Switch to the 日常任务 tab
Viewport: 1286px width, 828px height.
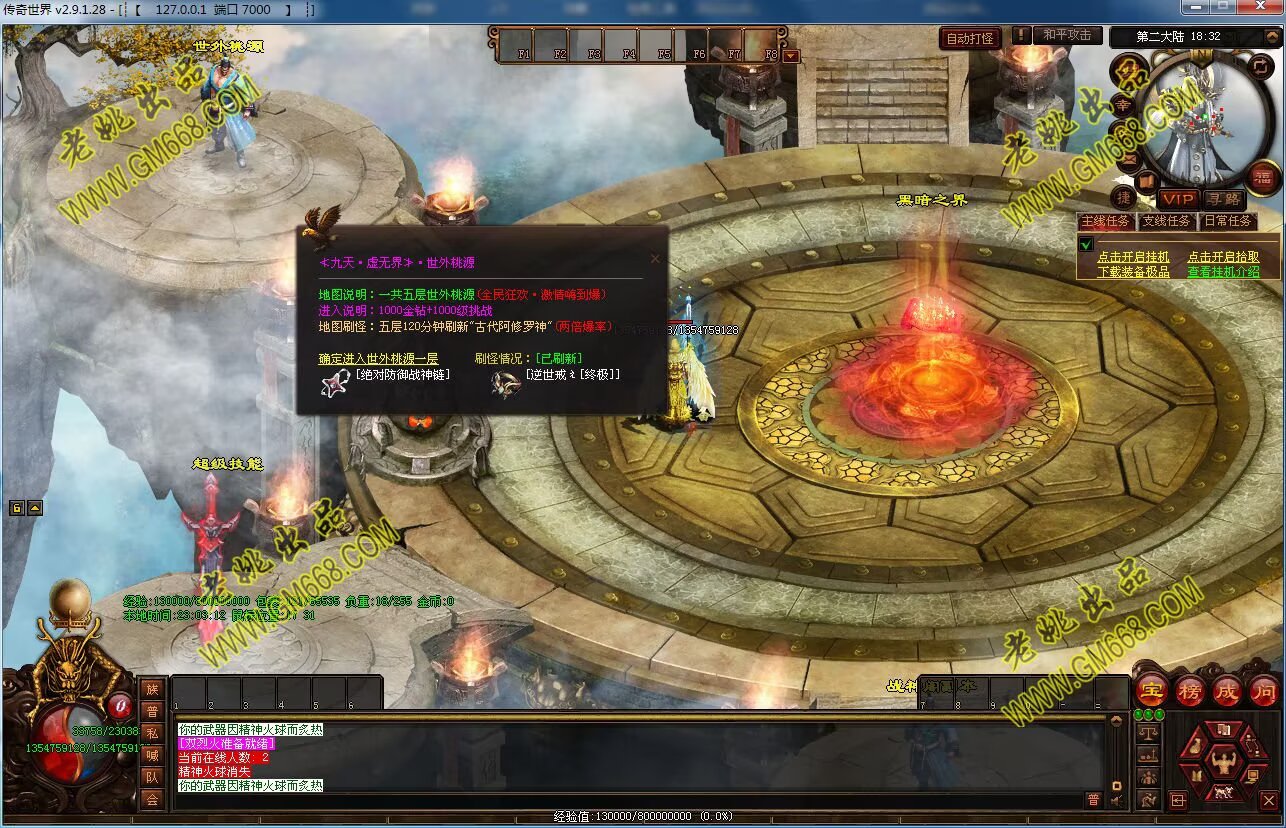pos(1228,221)
